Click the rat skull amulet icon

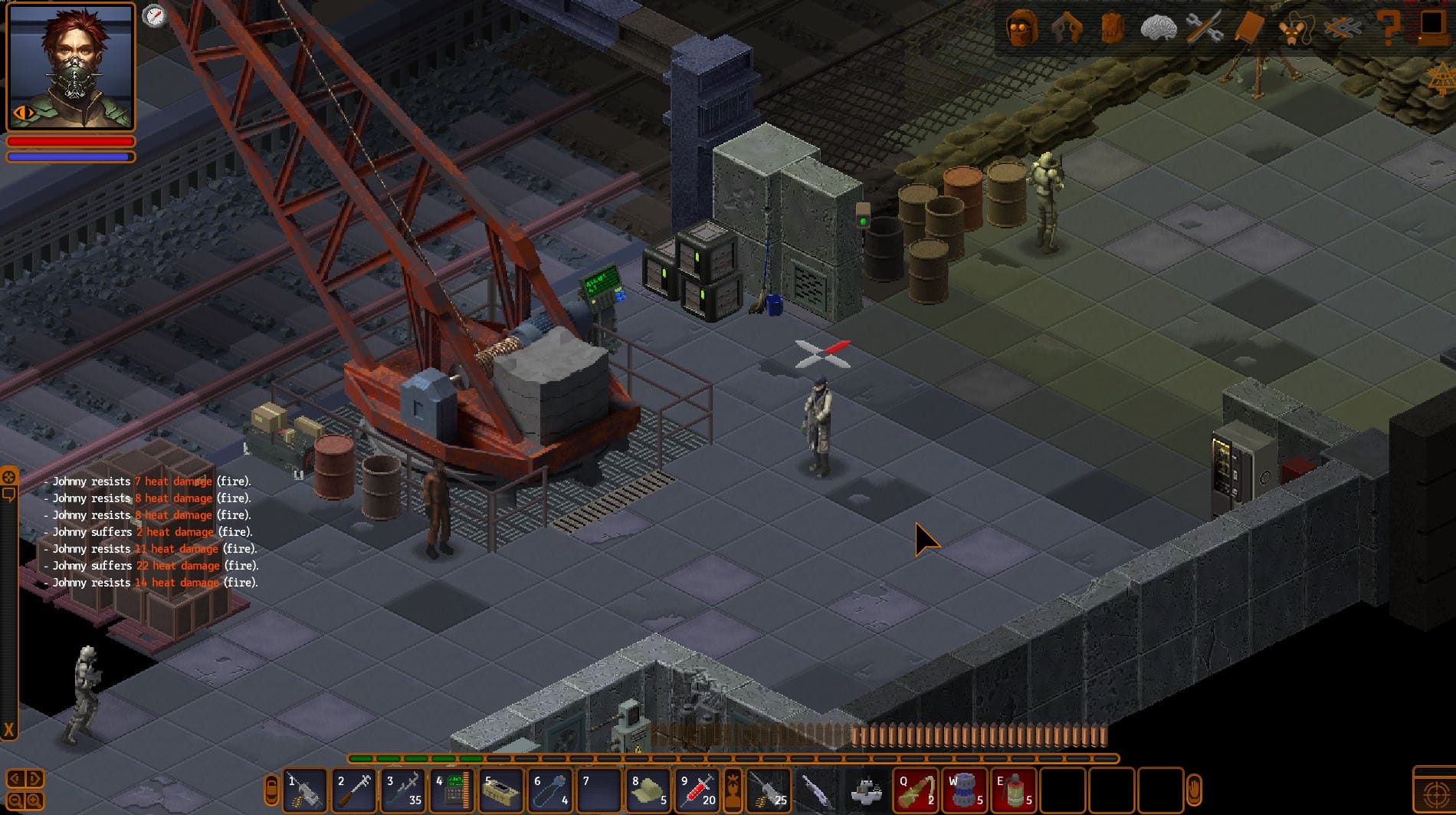point(1295,28)
